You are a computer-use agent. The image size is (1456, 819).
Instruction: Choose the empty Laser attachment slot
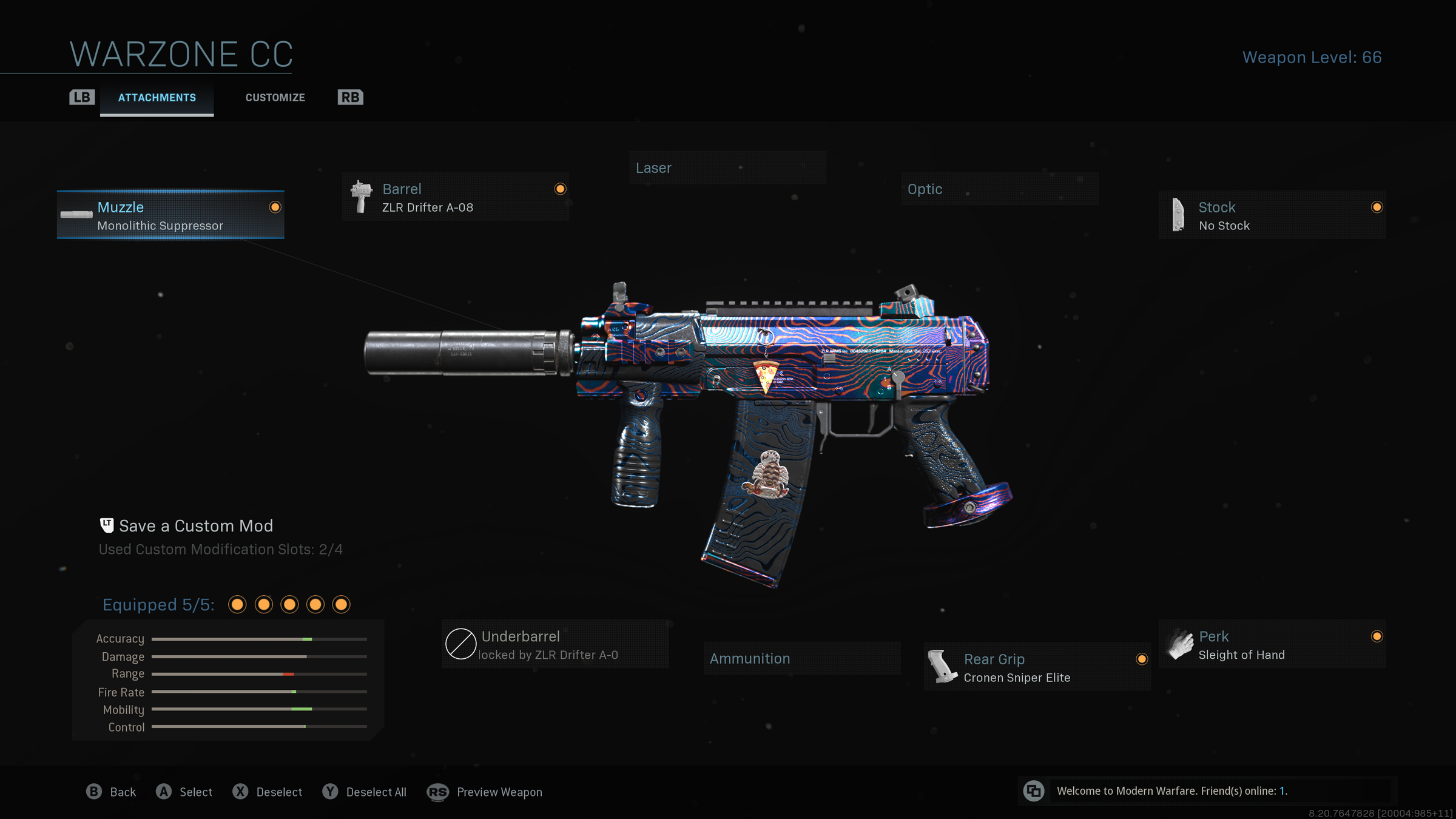[x=727, y=168]
